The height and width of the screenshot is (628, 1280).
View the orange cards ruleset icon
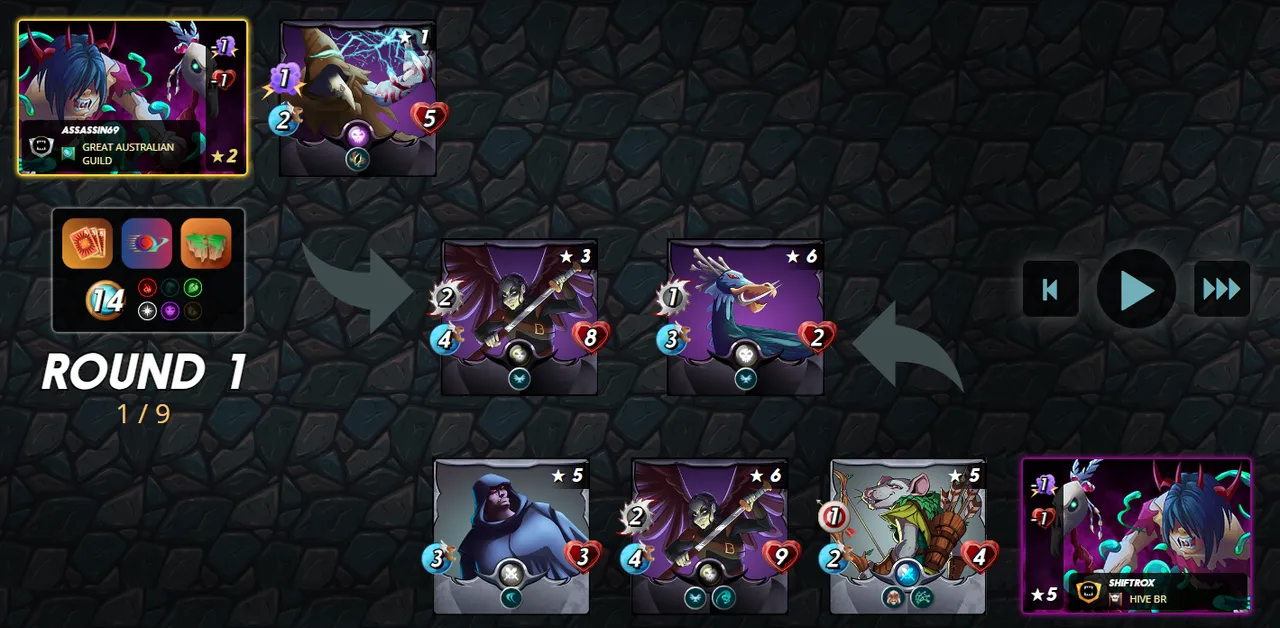[87, 243]
